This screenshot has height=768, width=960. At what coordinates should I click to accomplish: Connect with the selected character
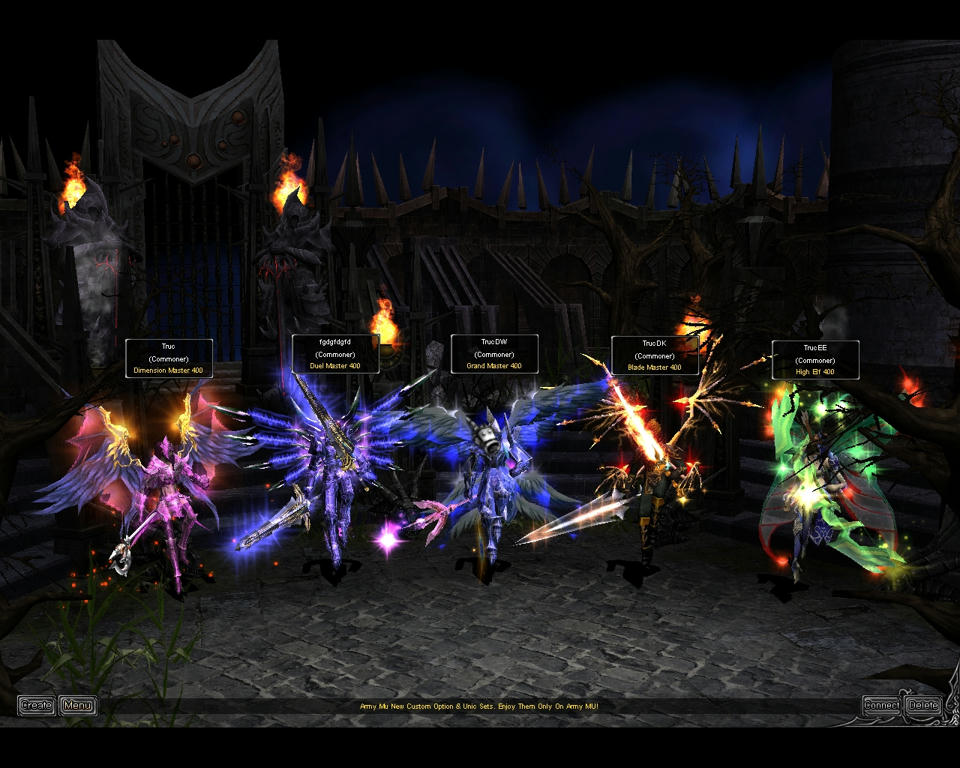pos(881,706)
